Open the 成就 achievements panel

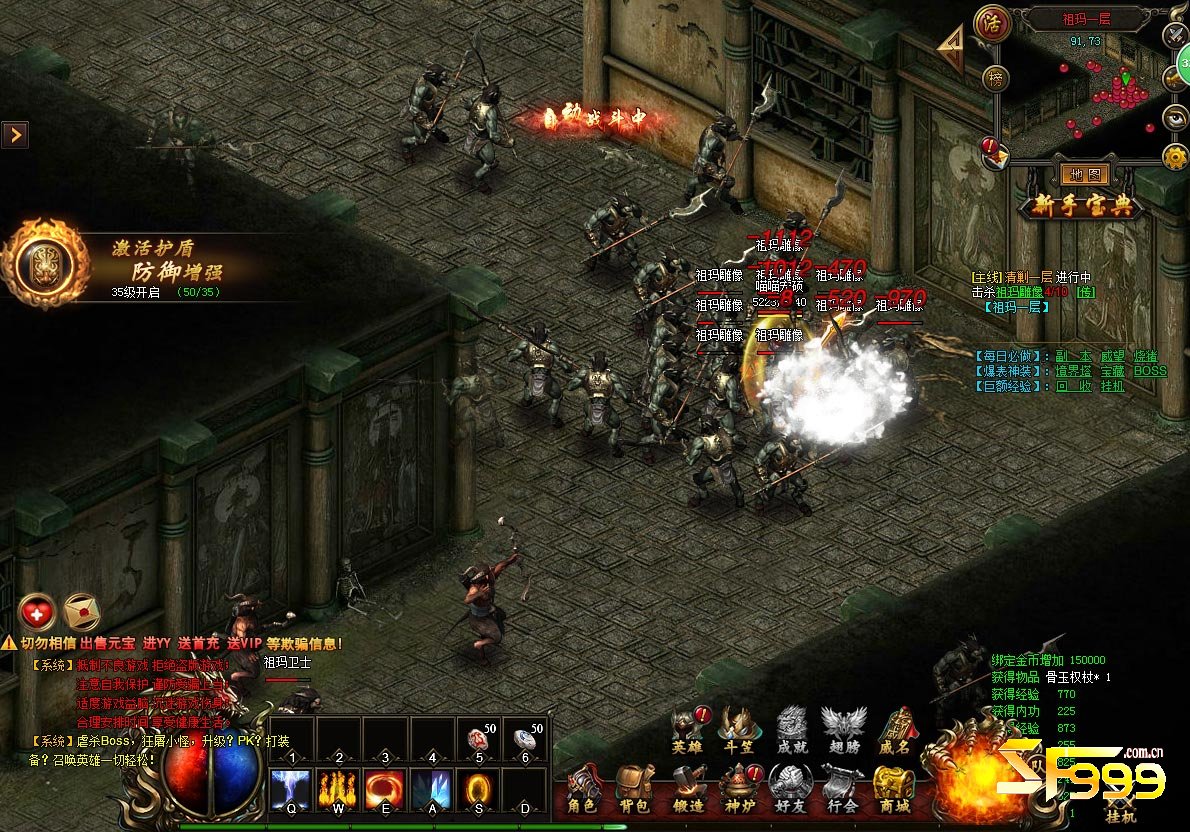(791, 730)
